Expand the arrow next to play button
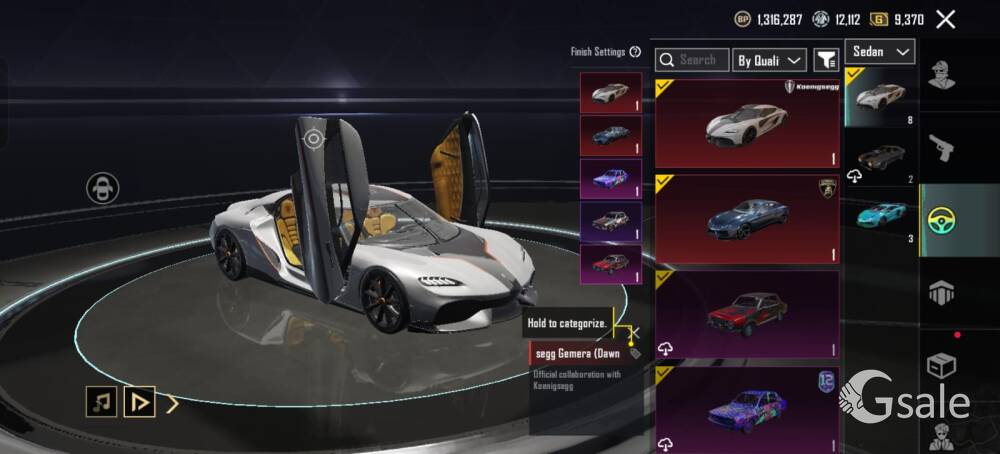The image size is (1000, 454). click(173, 403)
